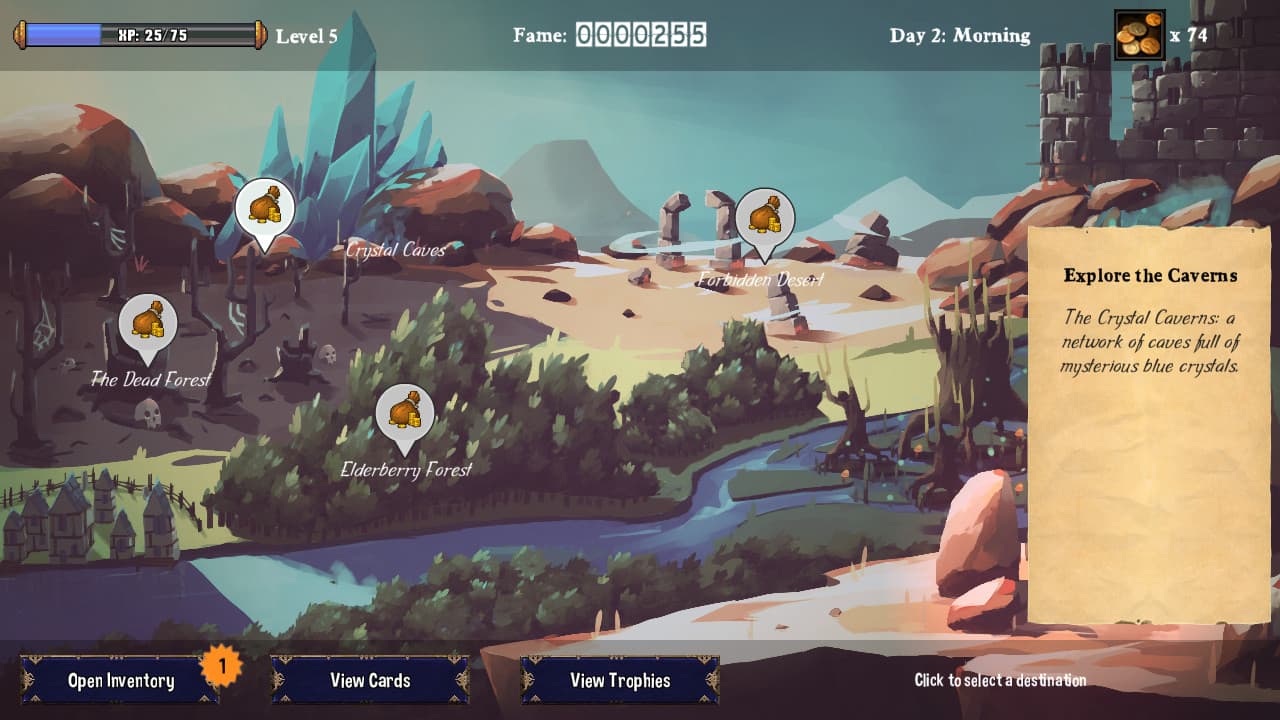Viewport: 1280px width, 720px height.
Task: Open the View Cards screen
Action: coord(371,680)
